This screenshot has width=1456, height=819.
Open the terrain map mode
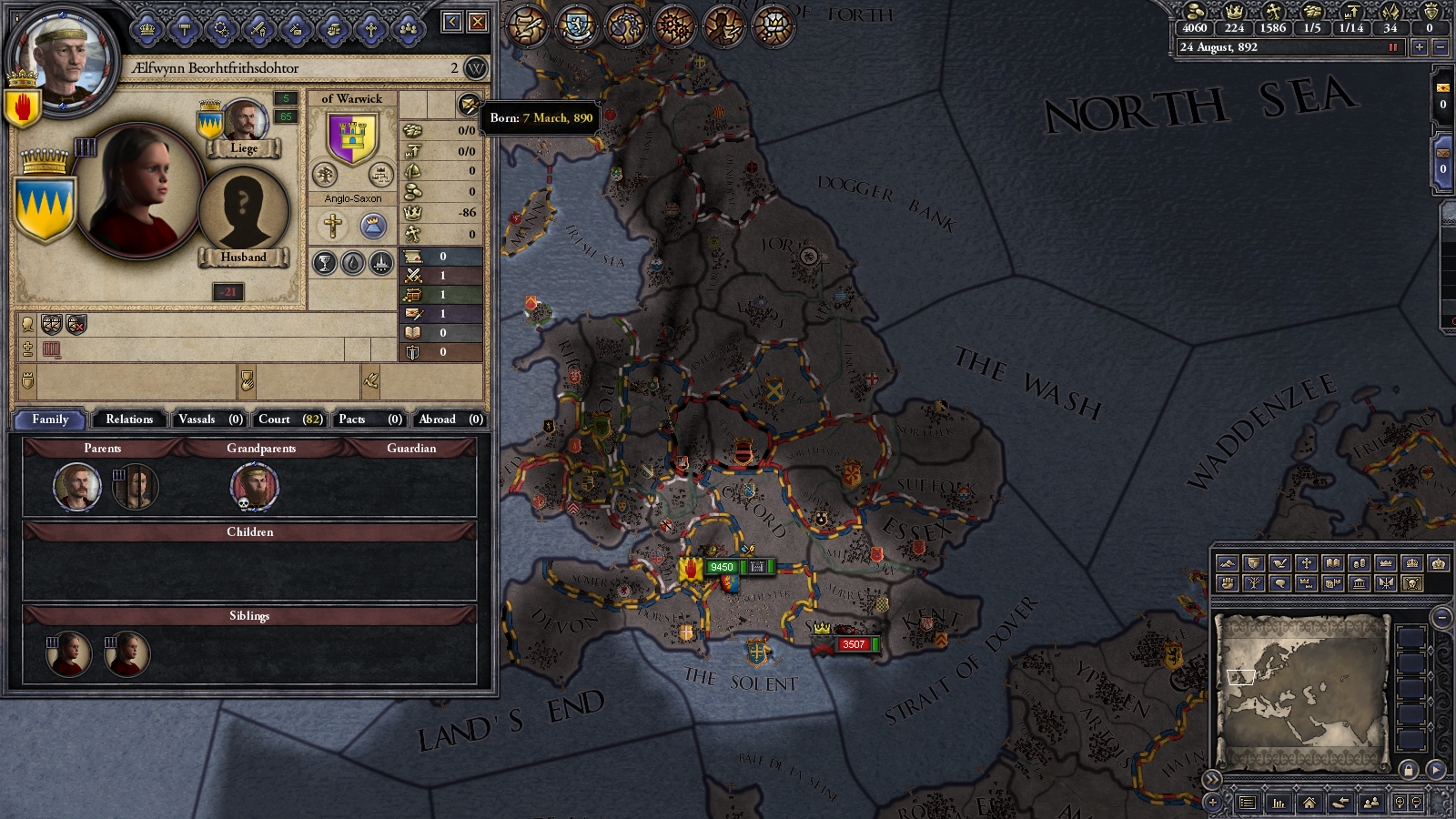[x=1228, y=562]
